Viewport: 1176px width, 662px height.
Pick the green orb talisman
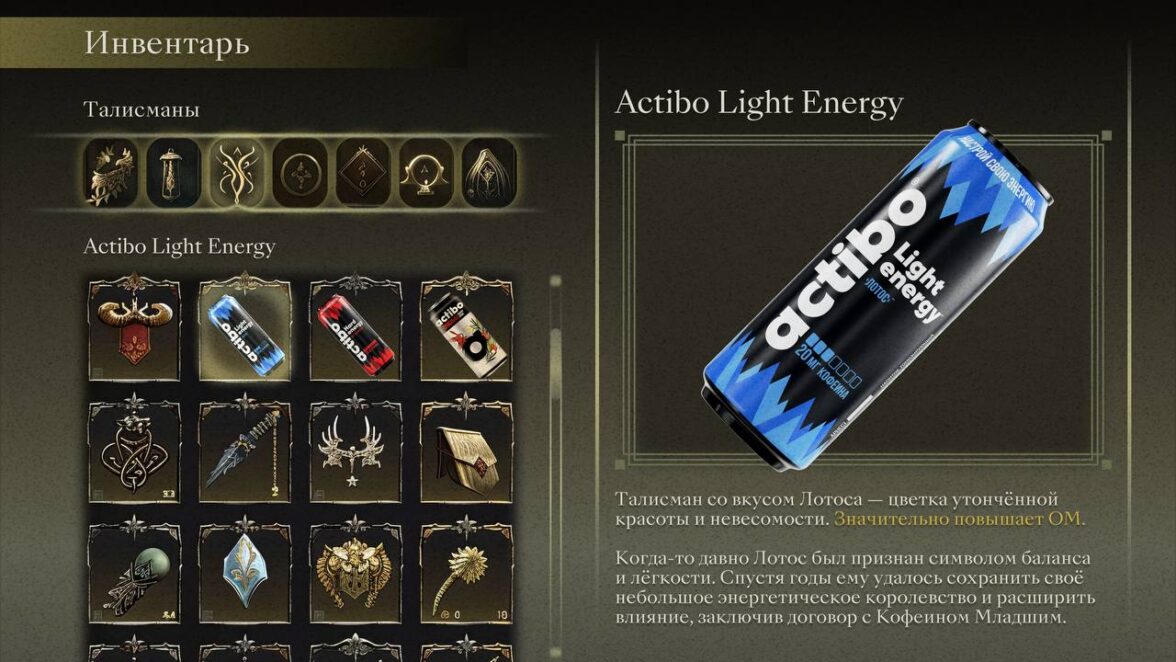tap(135, 570)
